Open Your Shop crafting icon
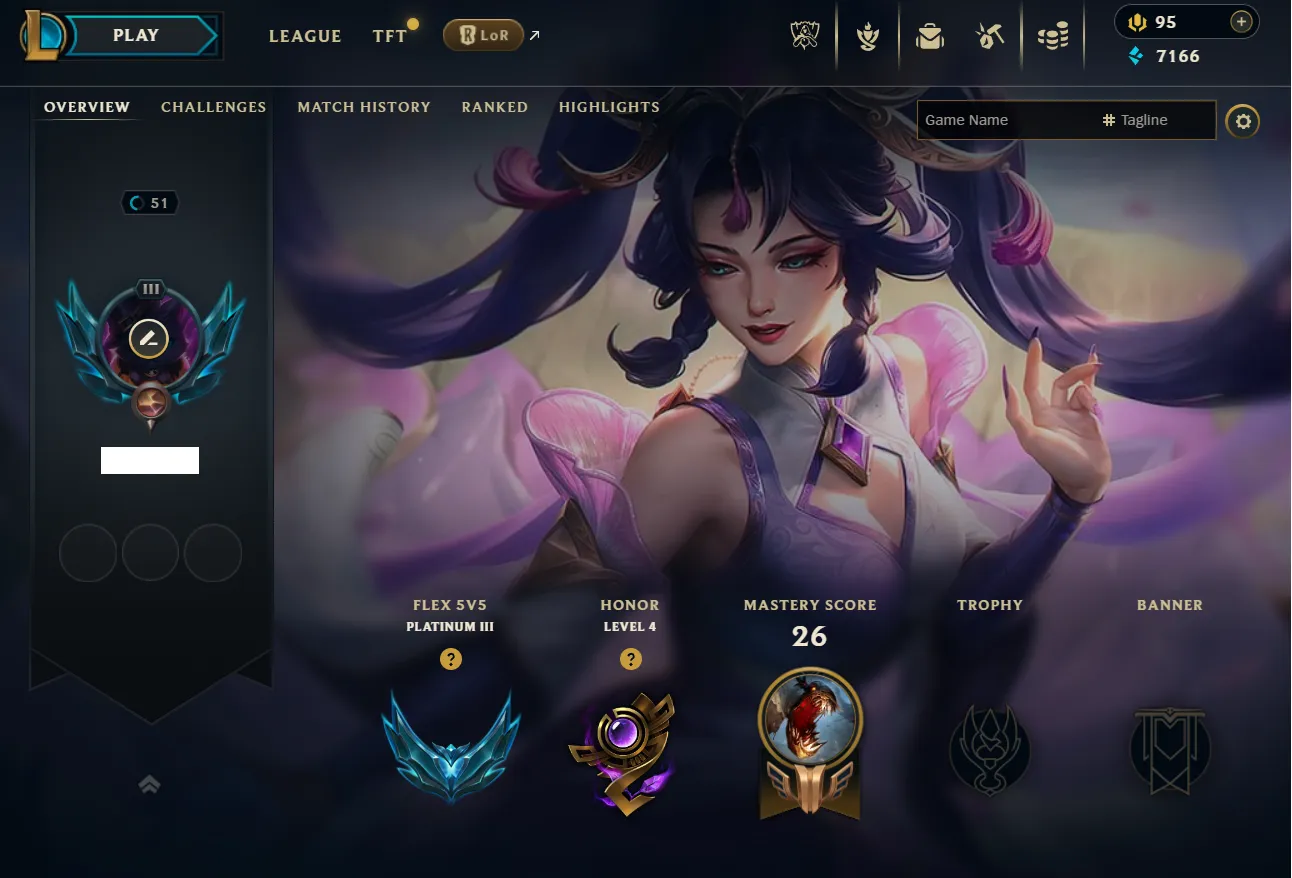 coord(991,35)
